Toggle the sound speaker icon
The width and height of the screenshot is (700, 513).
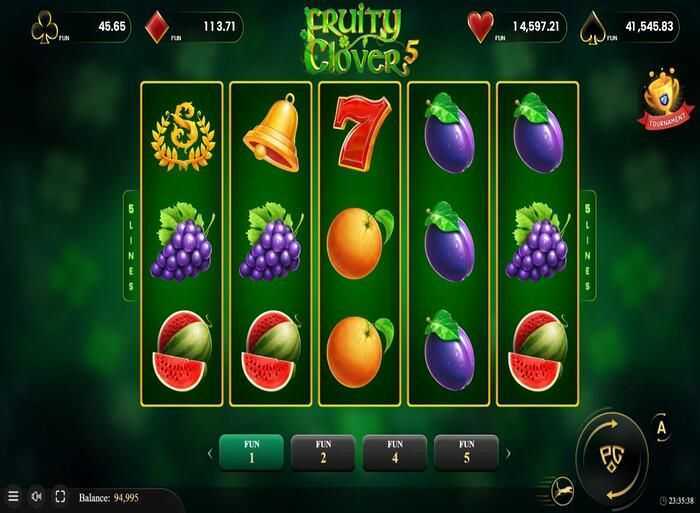point(36,496)
